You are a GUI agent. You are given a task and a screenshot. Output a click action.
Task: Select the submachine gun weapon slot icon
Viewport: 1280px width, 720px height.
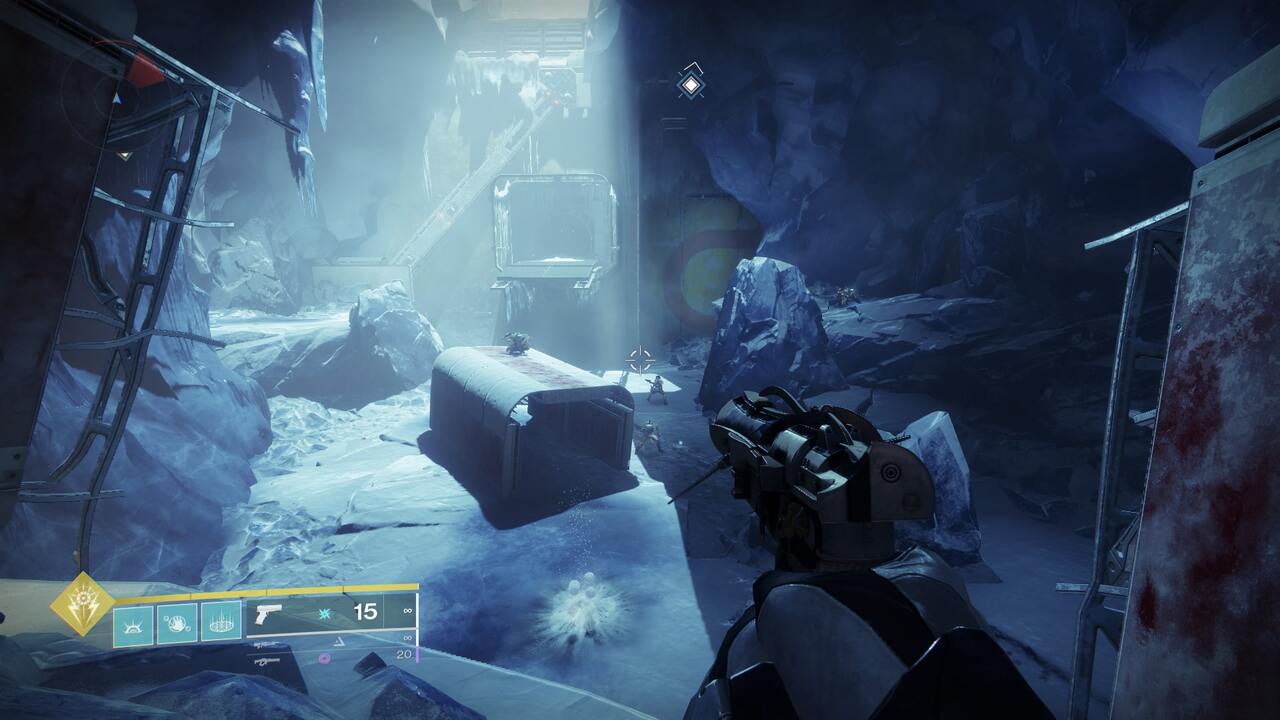point(266,662)
